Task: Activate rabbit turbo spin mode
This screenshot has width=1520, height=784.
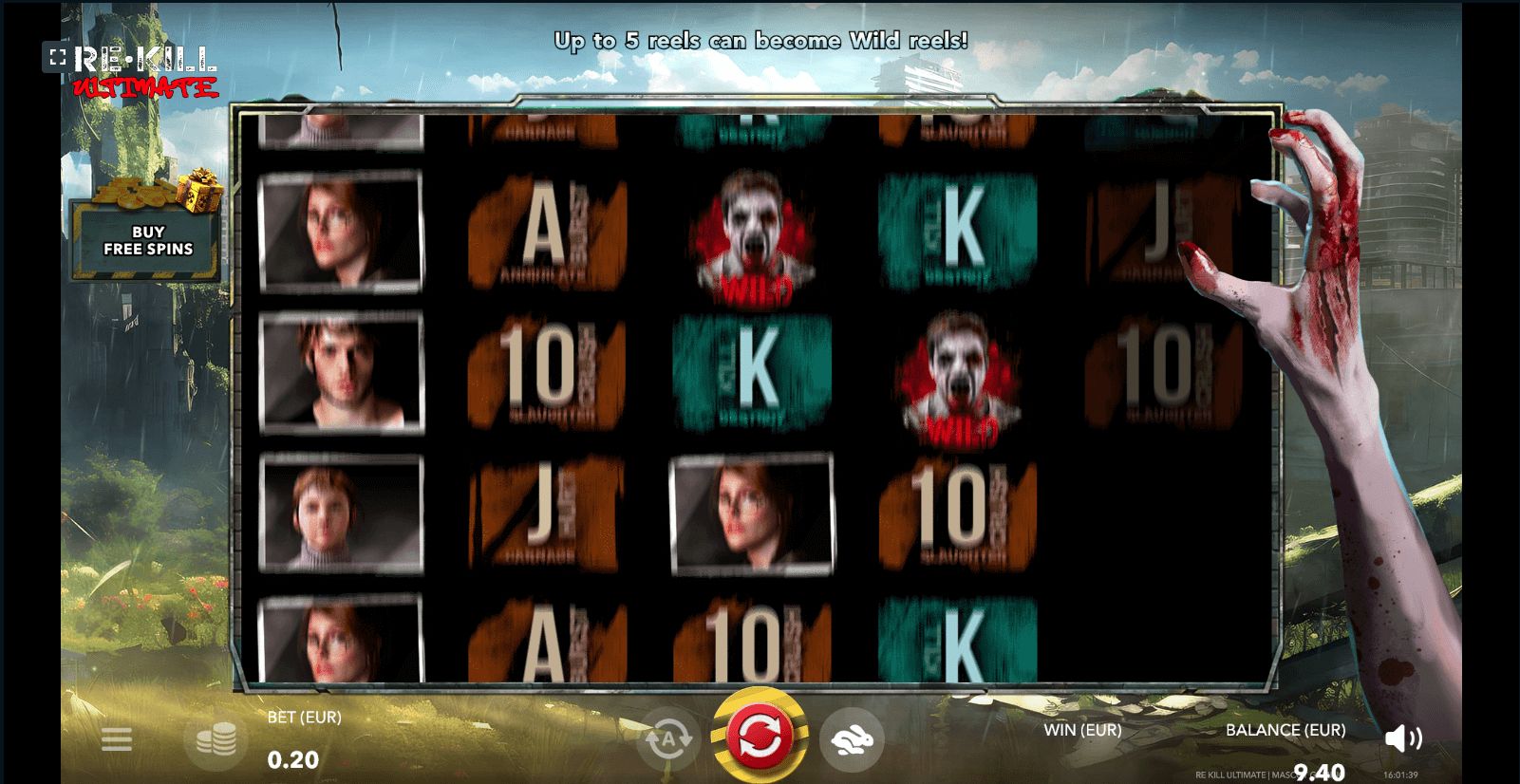Action: 851,739
